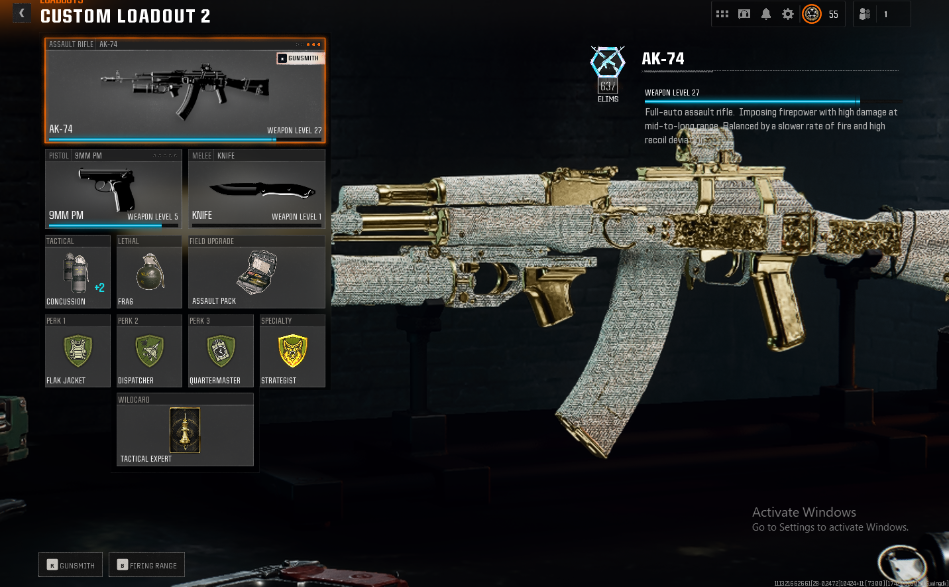Change the Quartermaster perk
This screenshot has width=949, height=587.
point(221,351)
